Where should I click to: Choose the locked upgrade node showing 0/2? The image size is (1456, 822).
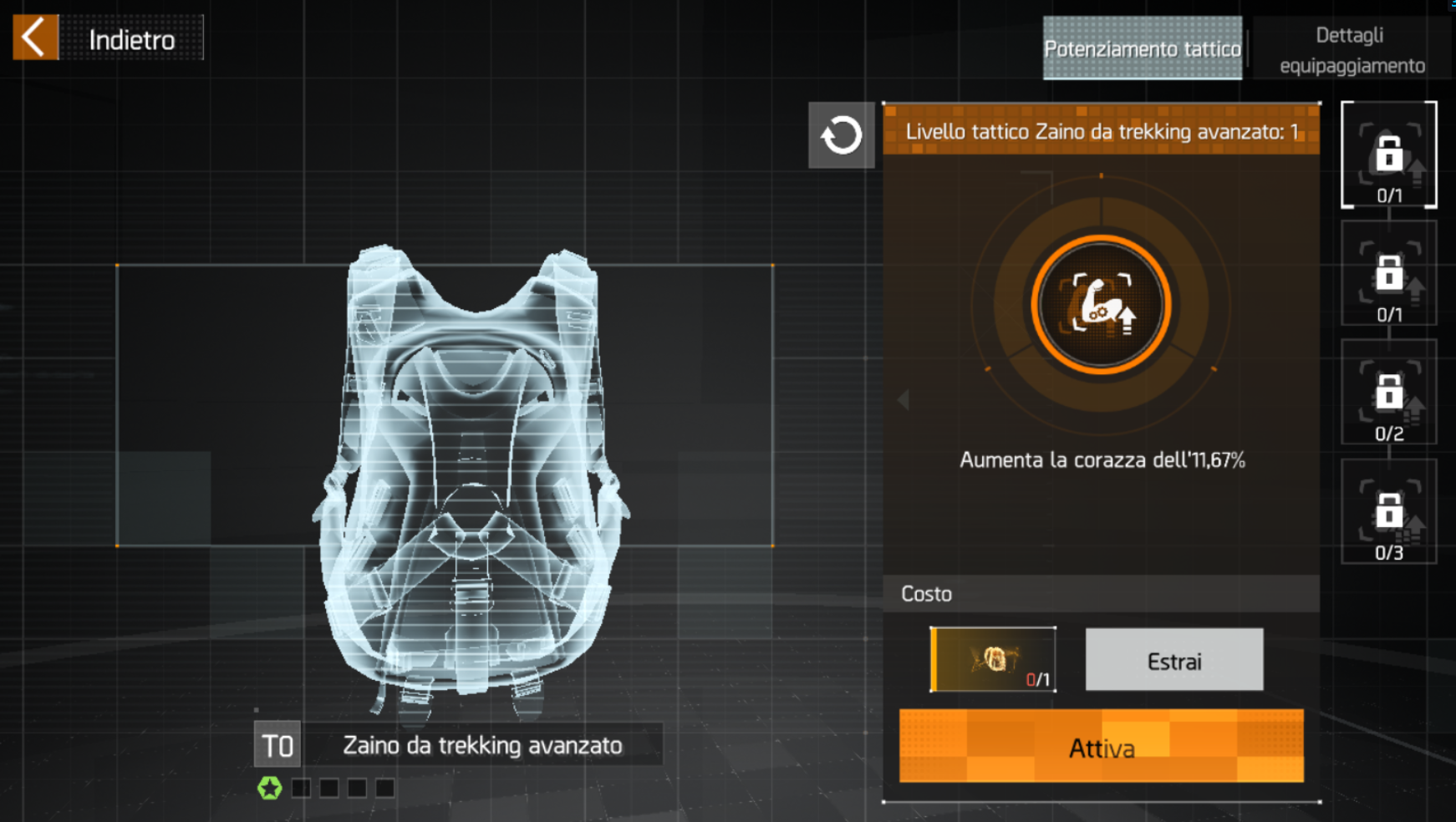1388,393
